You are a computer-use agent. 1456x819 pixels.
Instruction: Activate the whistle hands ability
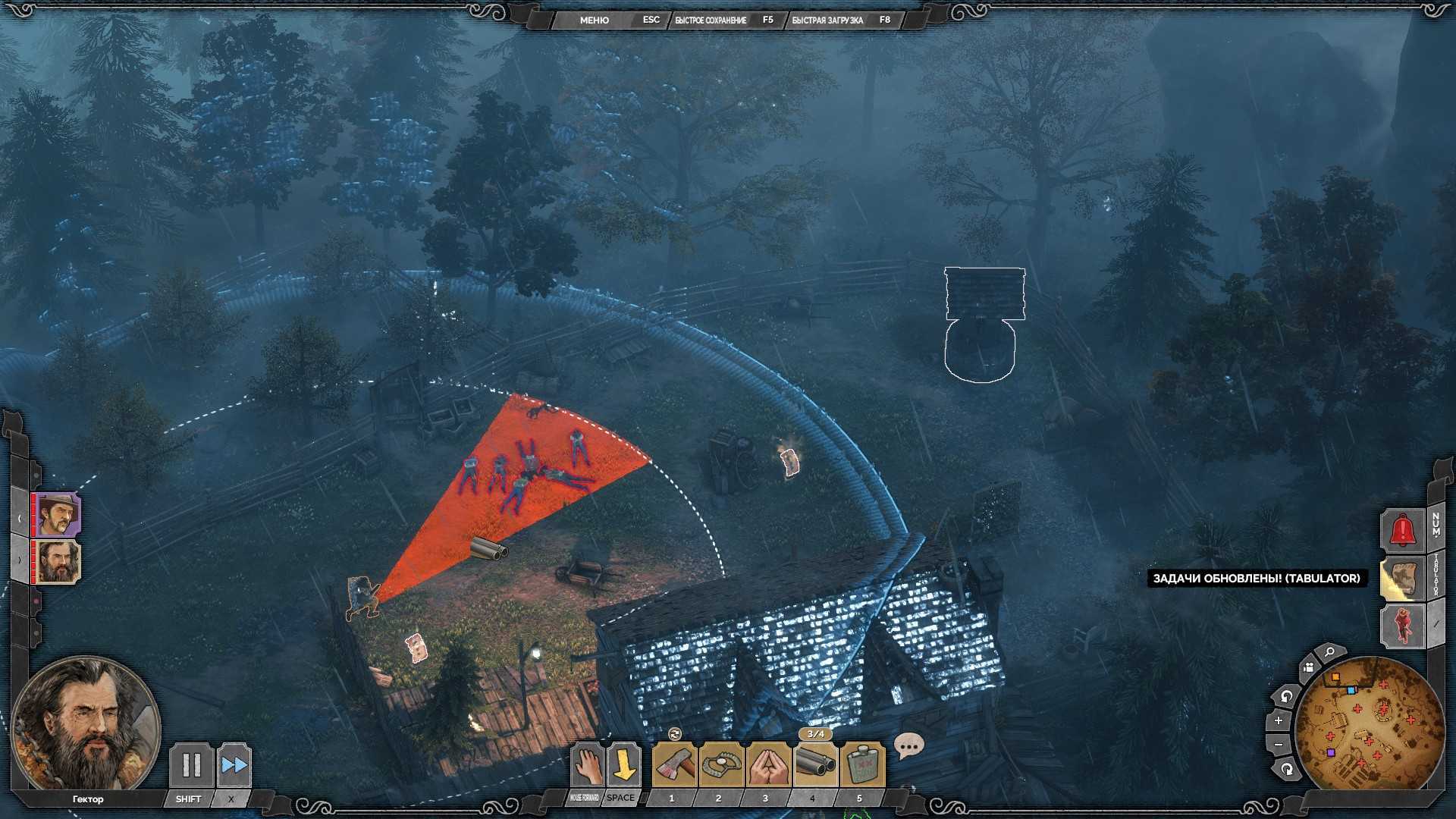(767, 764)
